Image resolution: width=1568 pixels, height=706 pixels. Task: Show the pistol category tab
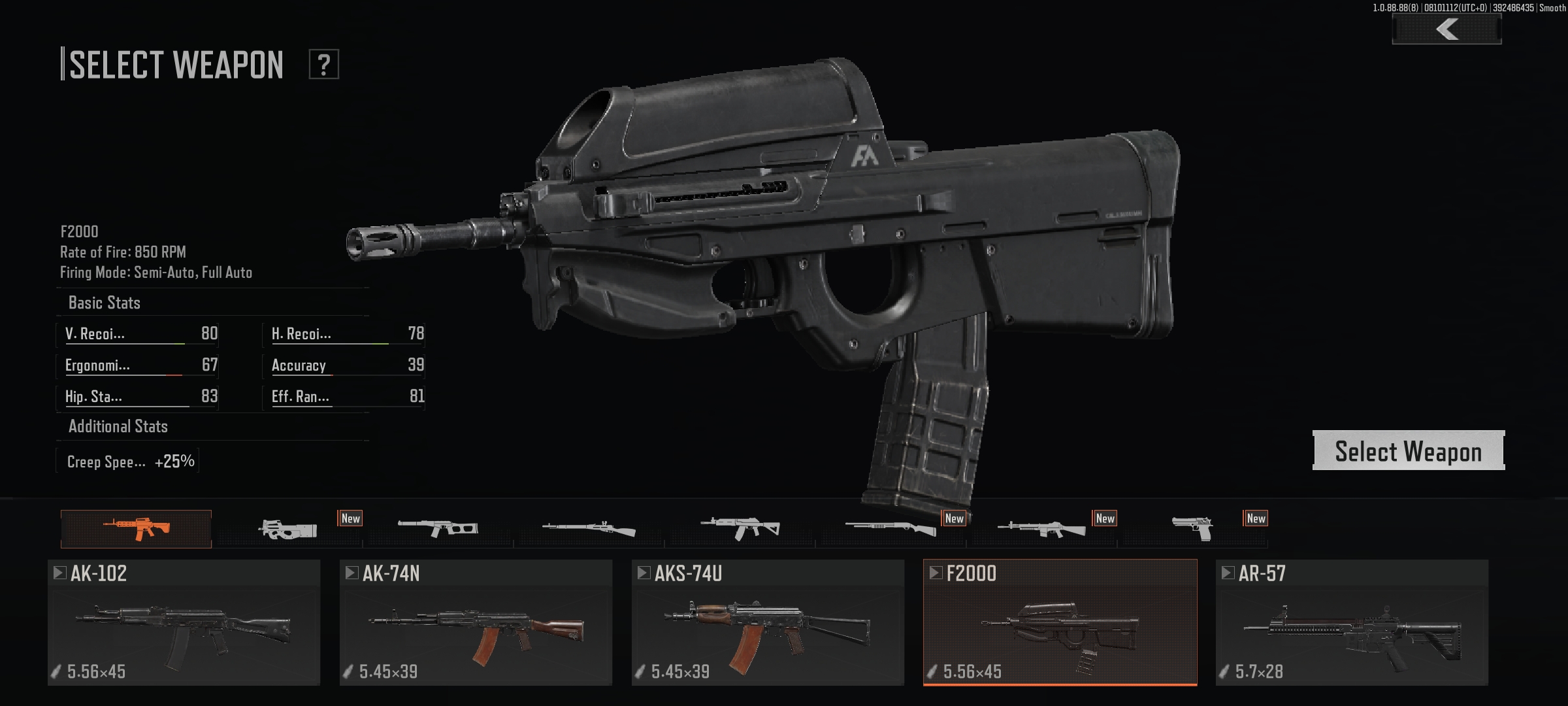1193,528
